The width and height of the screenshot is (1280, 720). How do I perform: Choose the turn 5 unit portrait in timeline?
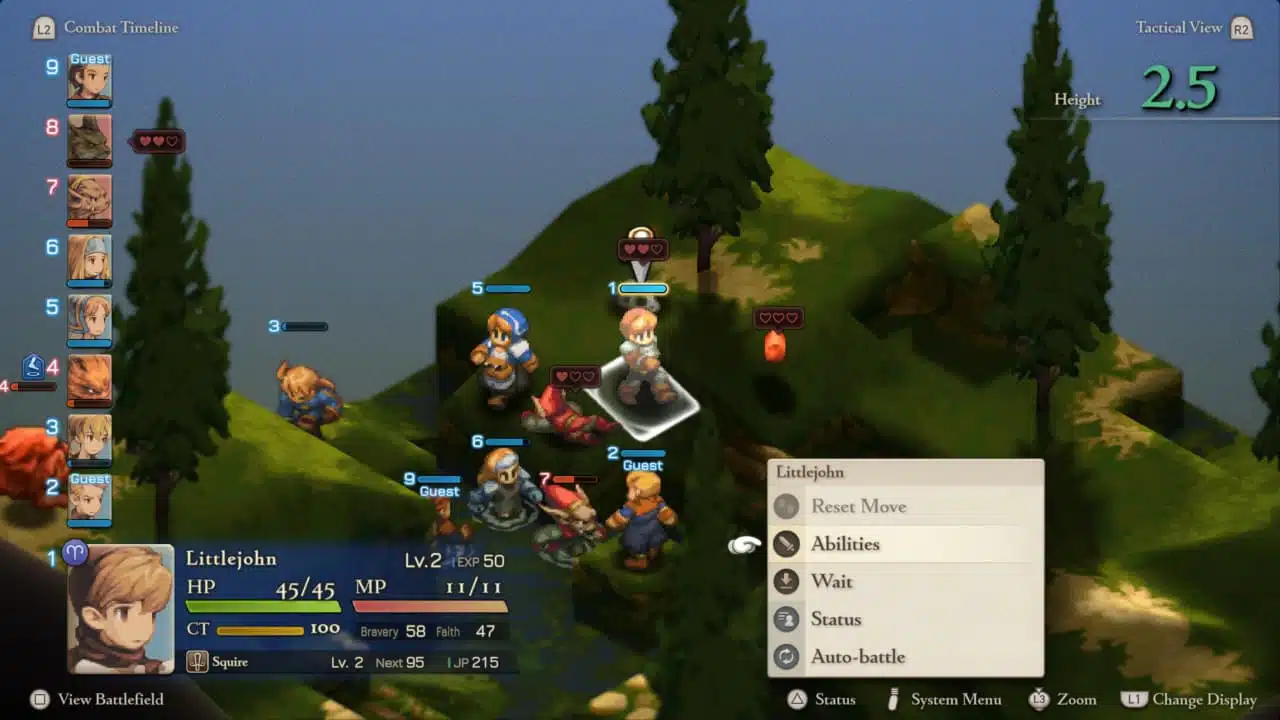point(89,318)
